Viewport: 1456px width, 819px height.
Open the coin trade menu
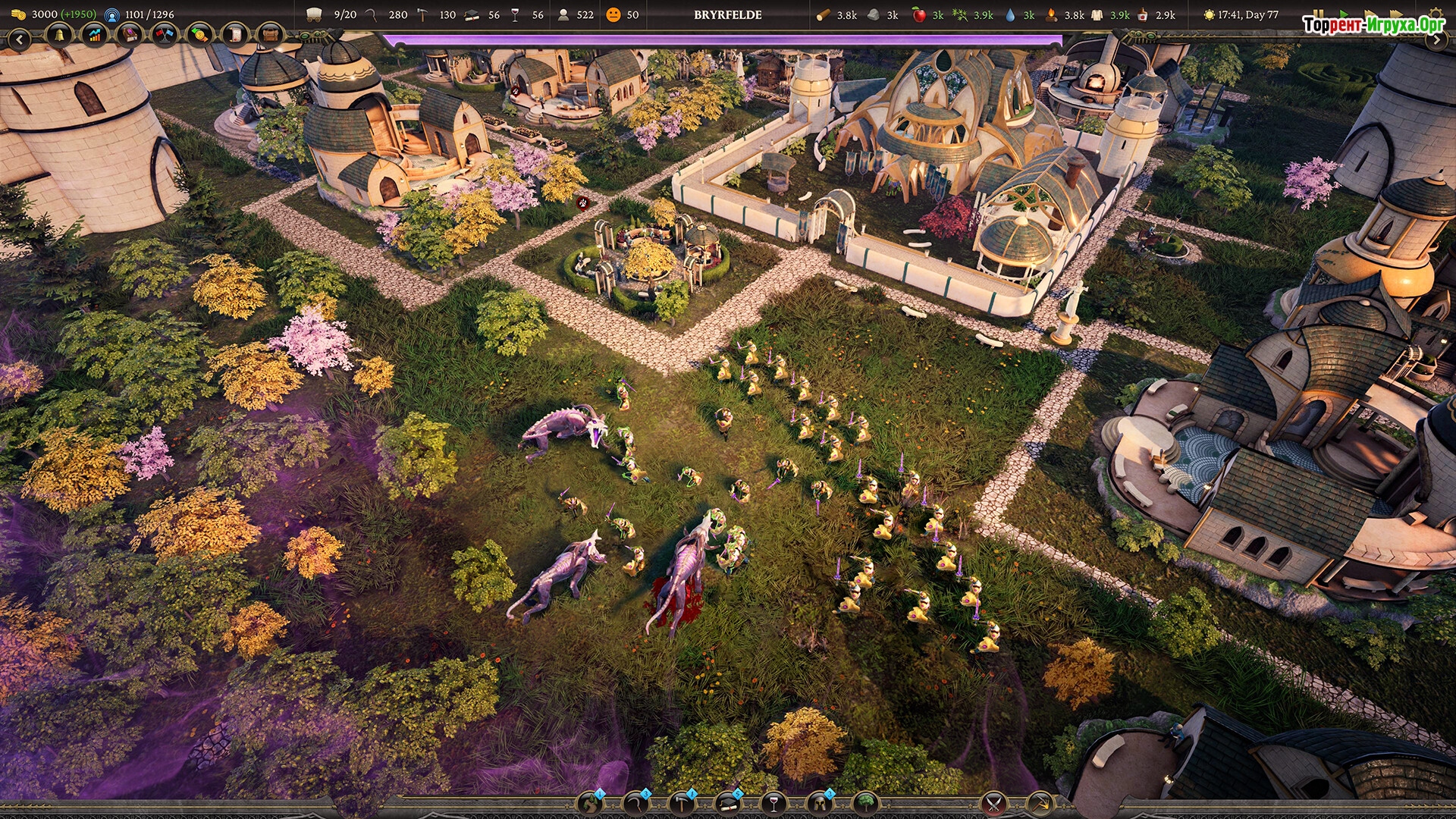(x=199, y=36)
